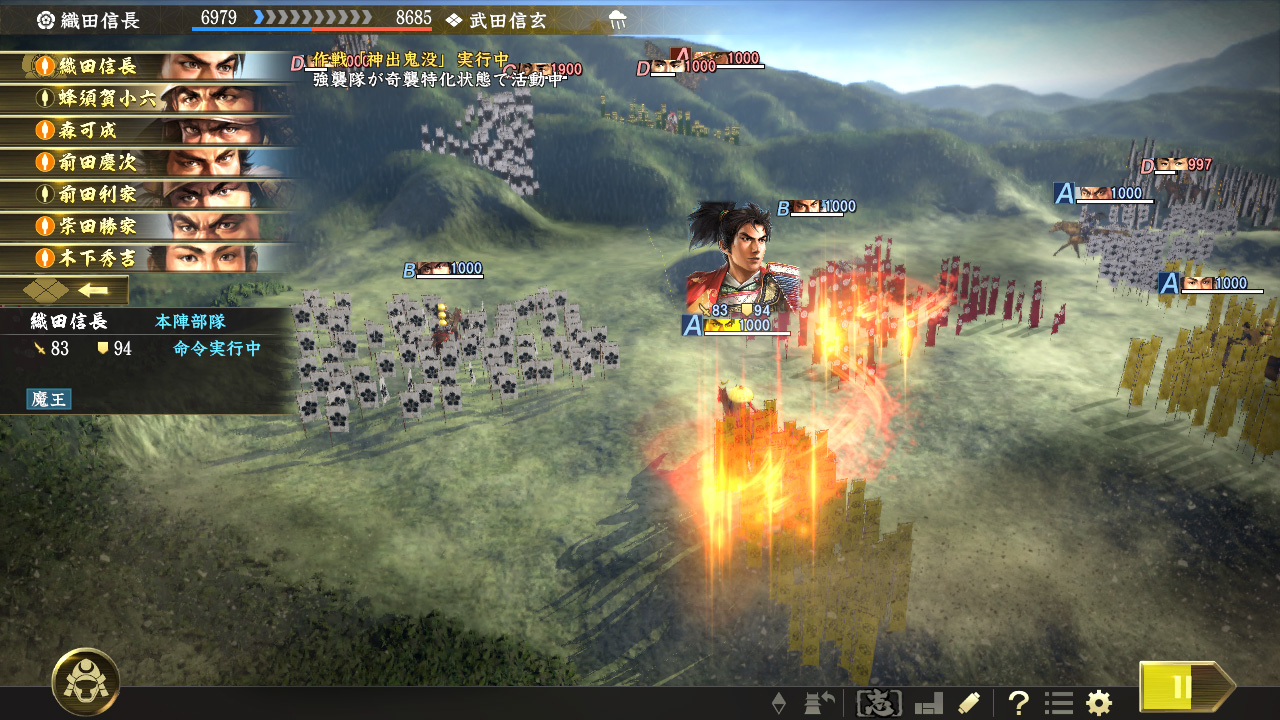Click the rain weather indicator at top
Viewport: 1280px width, 720px height.
[x=617, y=17]
